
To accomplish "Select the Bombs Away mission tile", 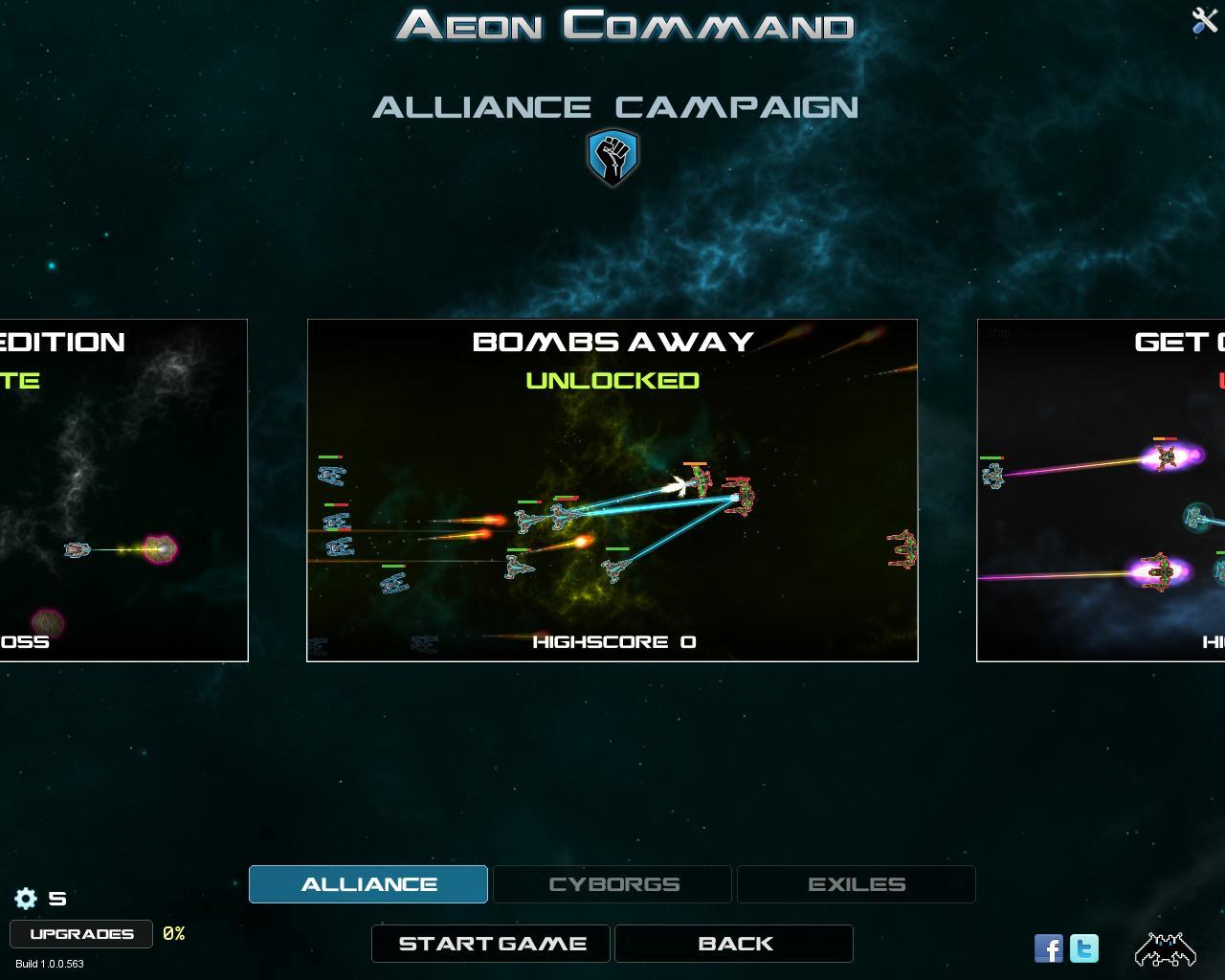I will click(x=612, y=490).
